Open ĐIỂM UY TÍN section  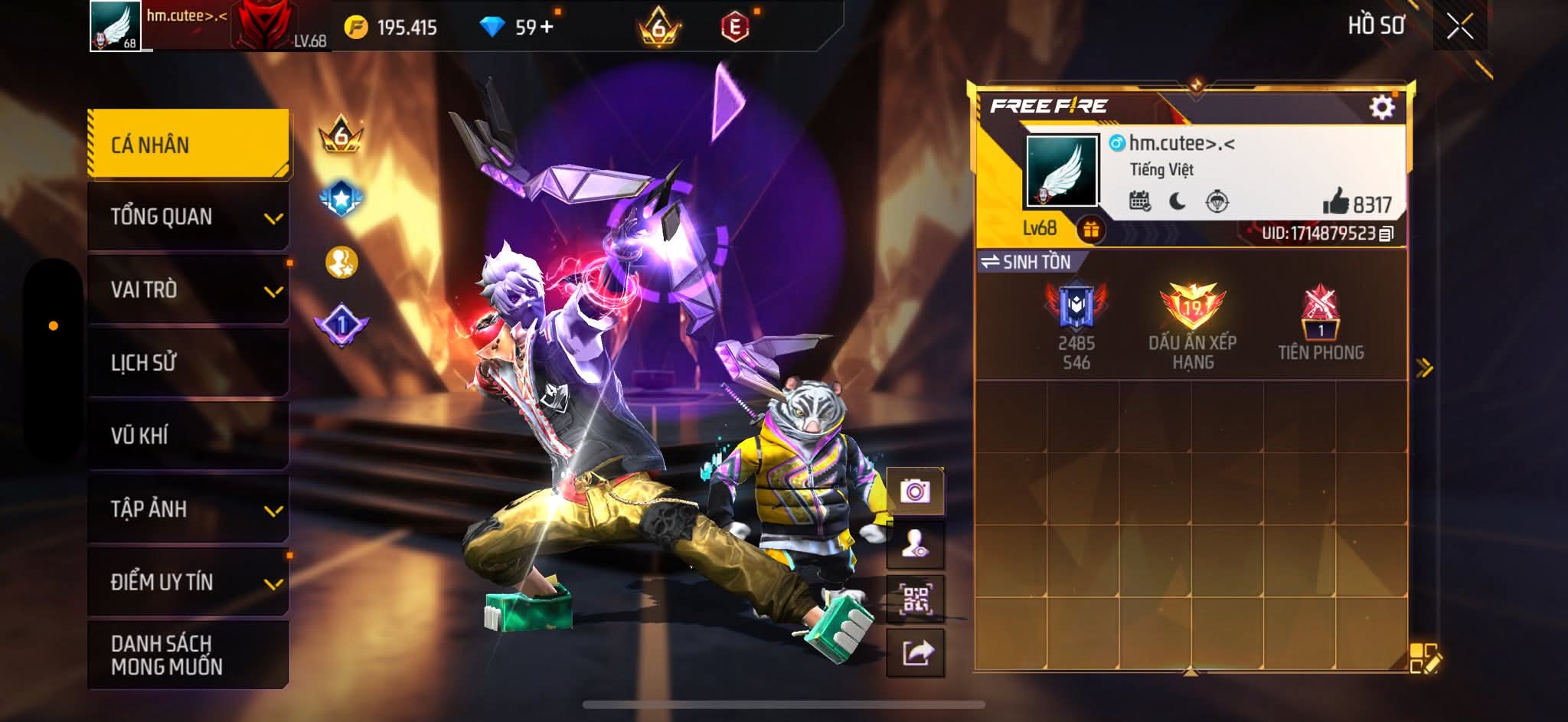pyautogui.click(x=188, y=582)
